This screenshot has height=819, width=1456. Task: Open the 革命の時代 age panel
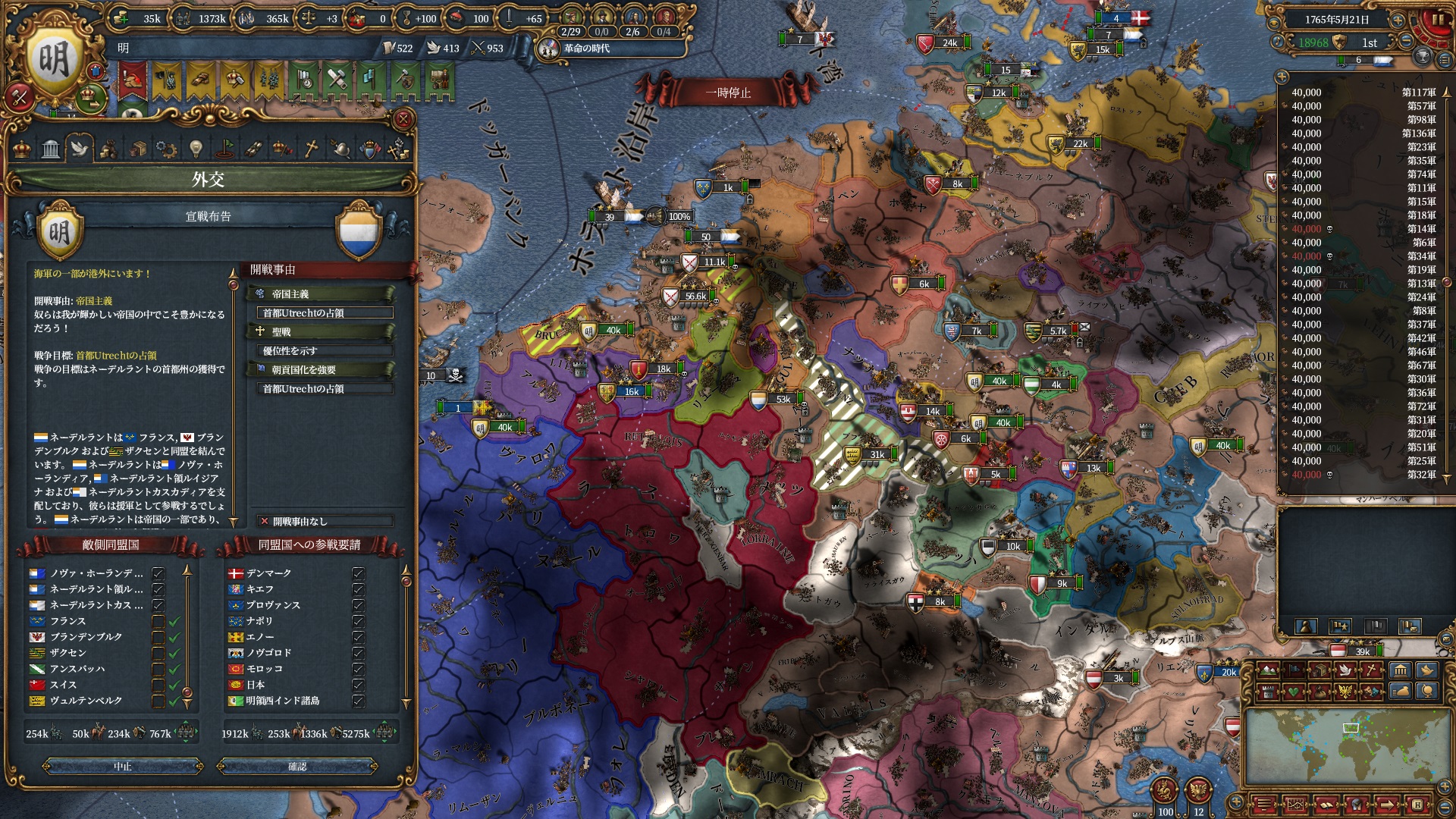coord(585,49)
